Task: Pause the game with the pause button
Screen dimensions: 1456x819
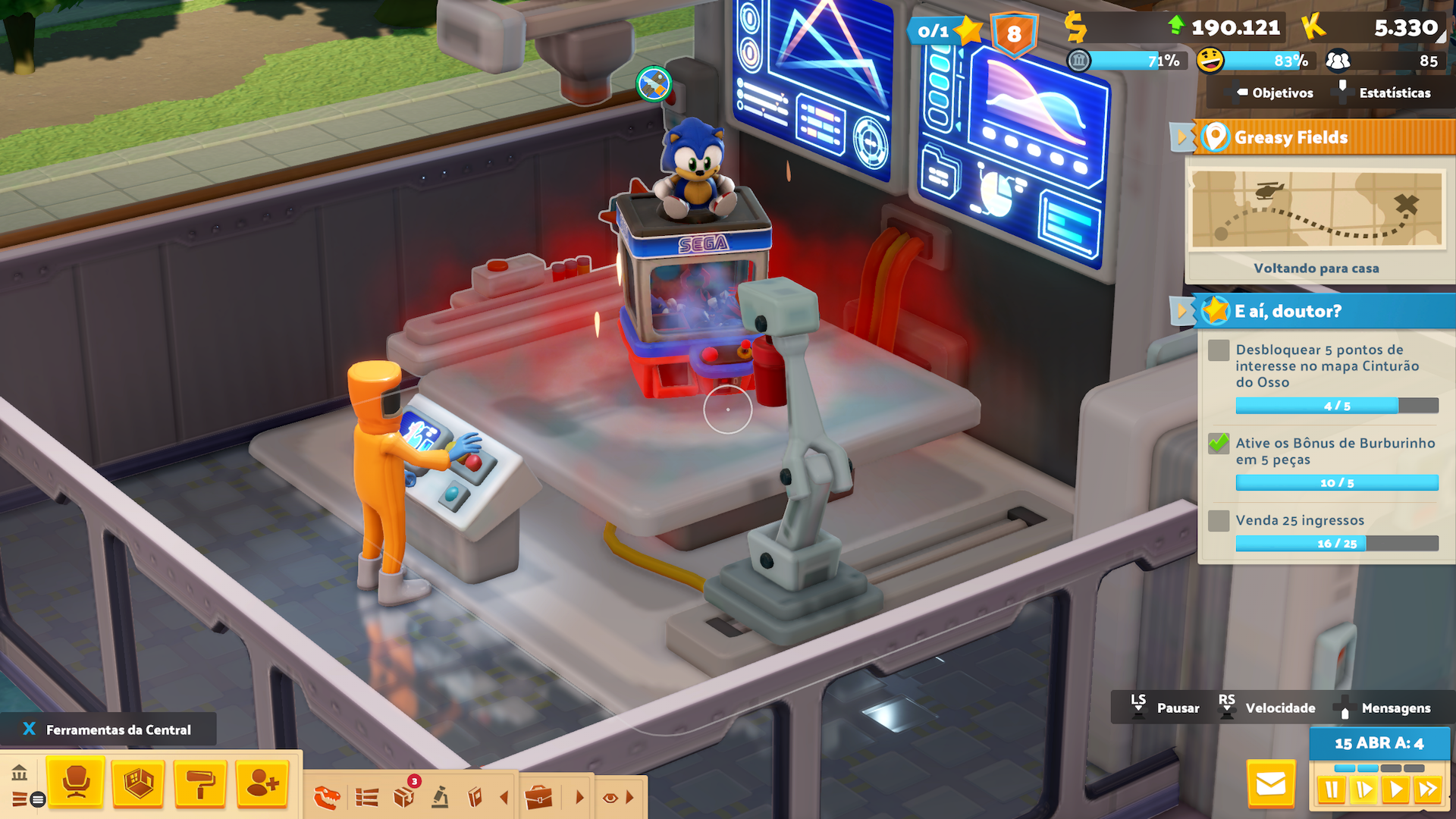Action: 1331,790
